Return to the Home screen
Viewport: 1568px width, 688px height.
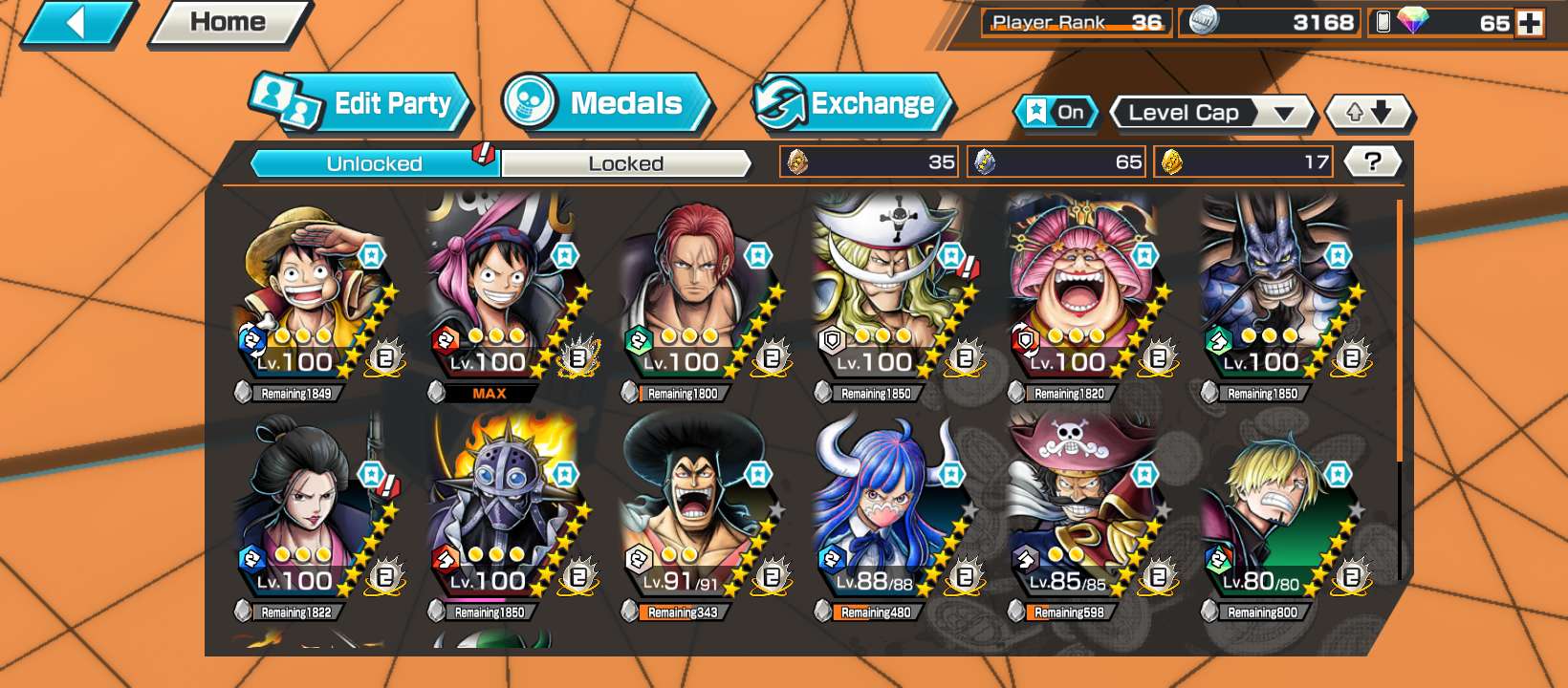(229, 23)
